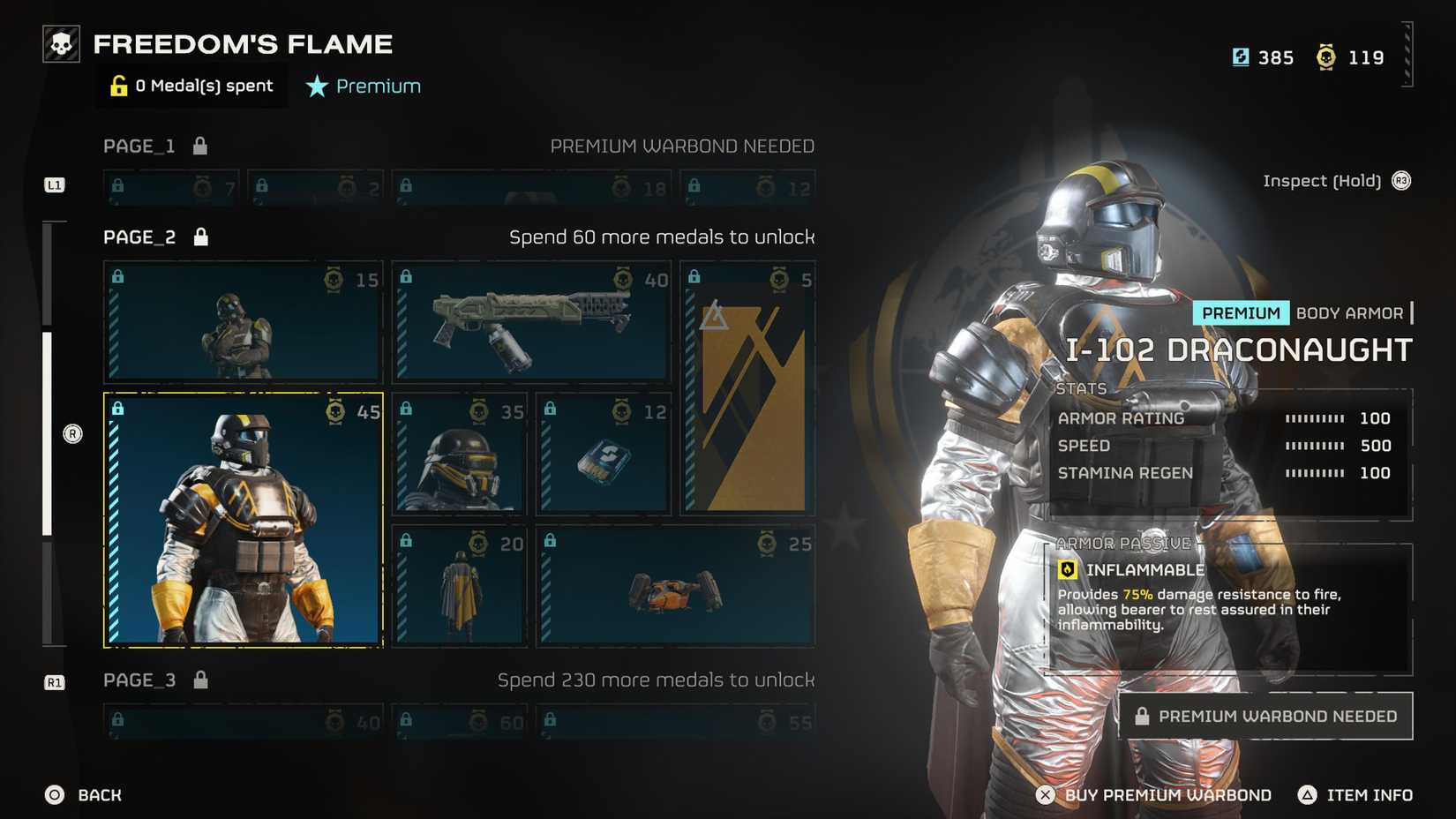The width and height of the screenshot is (1456, 819).
Task: Click the lock icon beside PAGE_2
Action: tap(200, 236)
